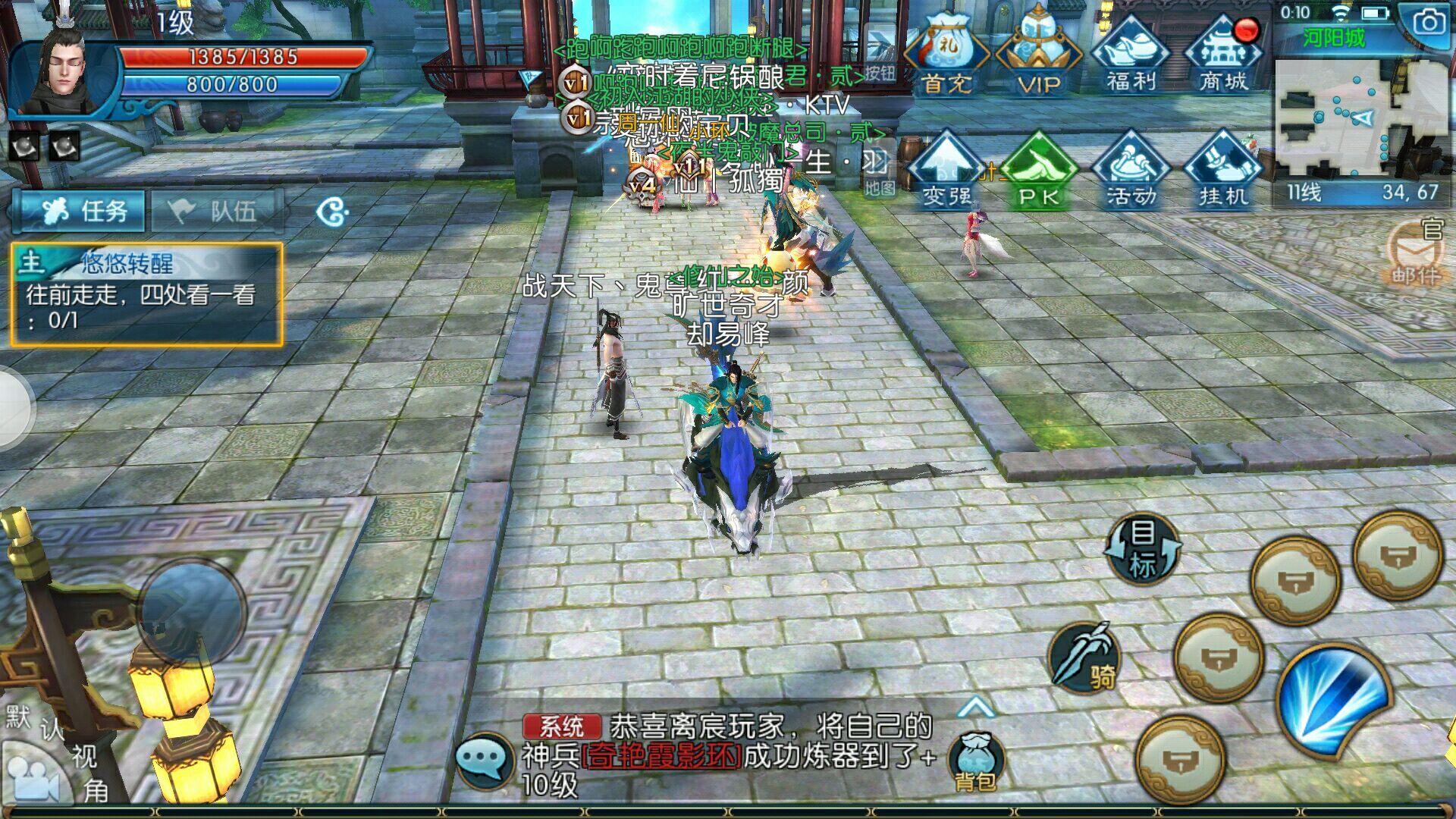Toggle mount with the 骑 button

(x=1085, y=657)
